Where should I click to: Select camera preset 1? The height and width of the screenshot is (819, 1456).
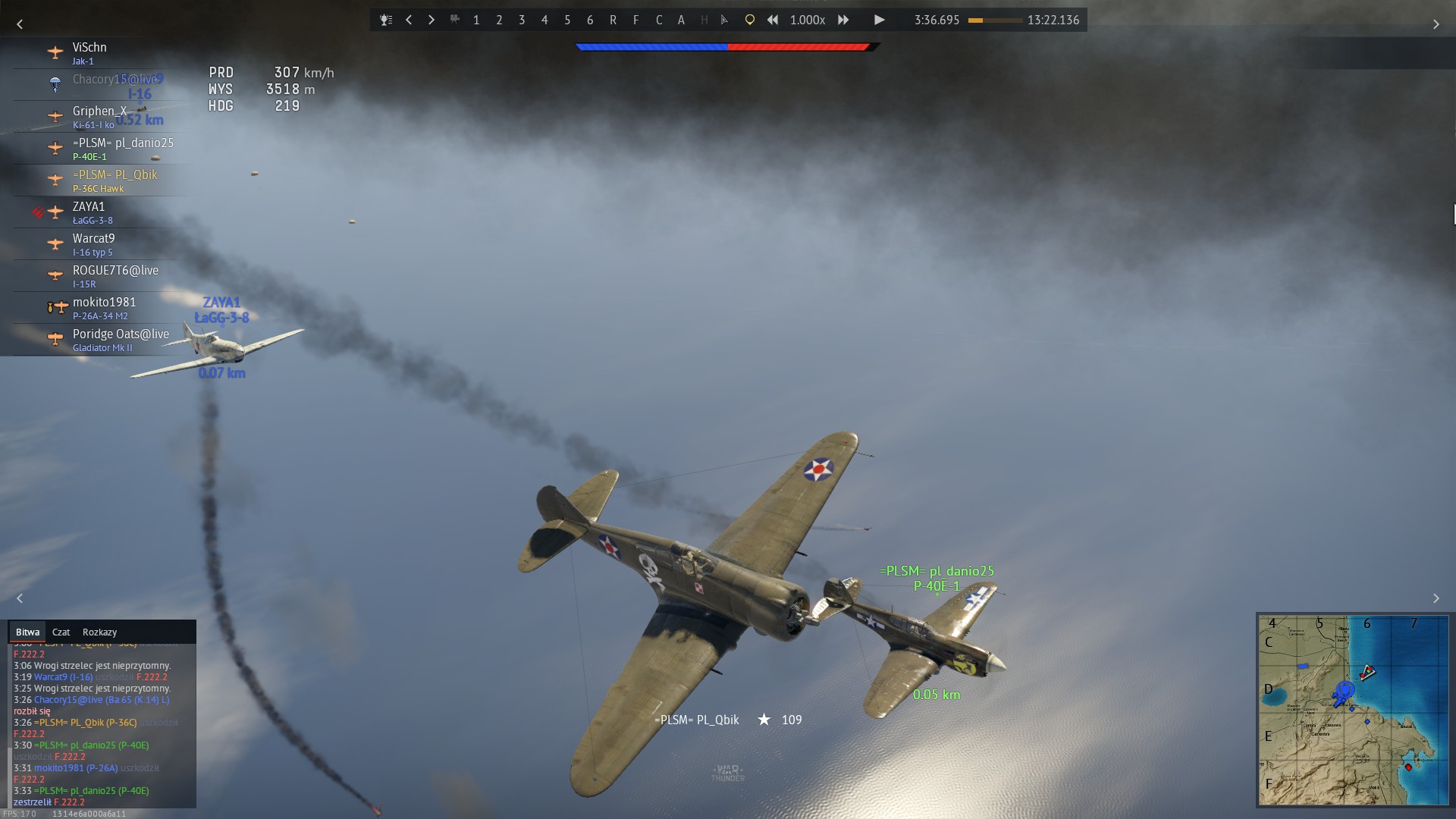[476, 20]
